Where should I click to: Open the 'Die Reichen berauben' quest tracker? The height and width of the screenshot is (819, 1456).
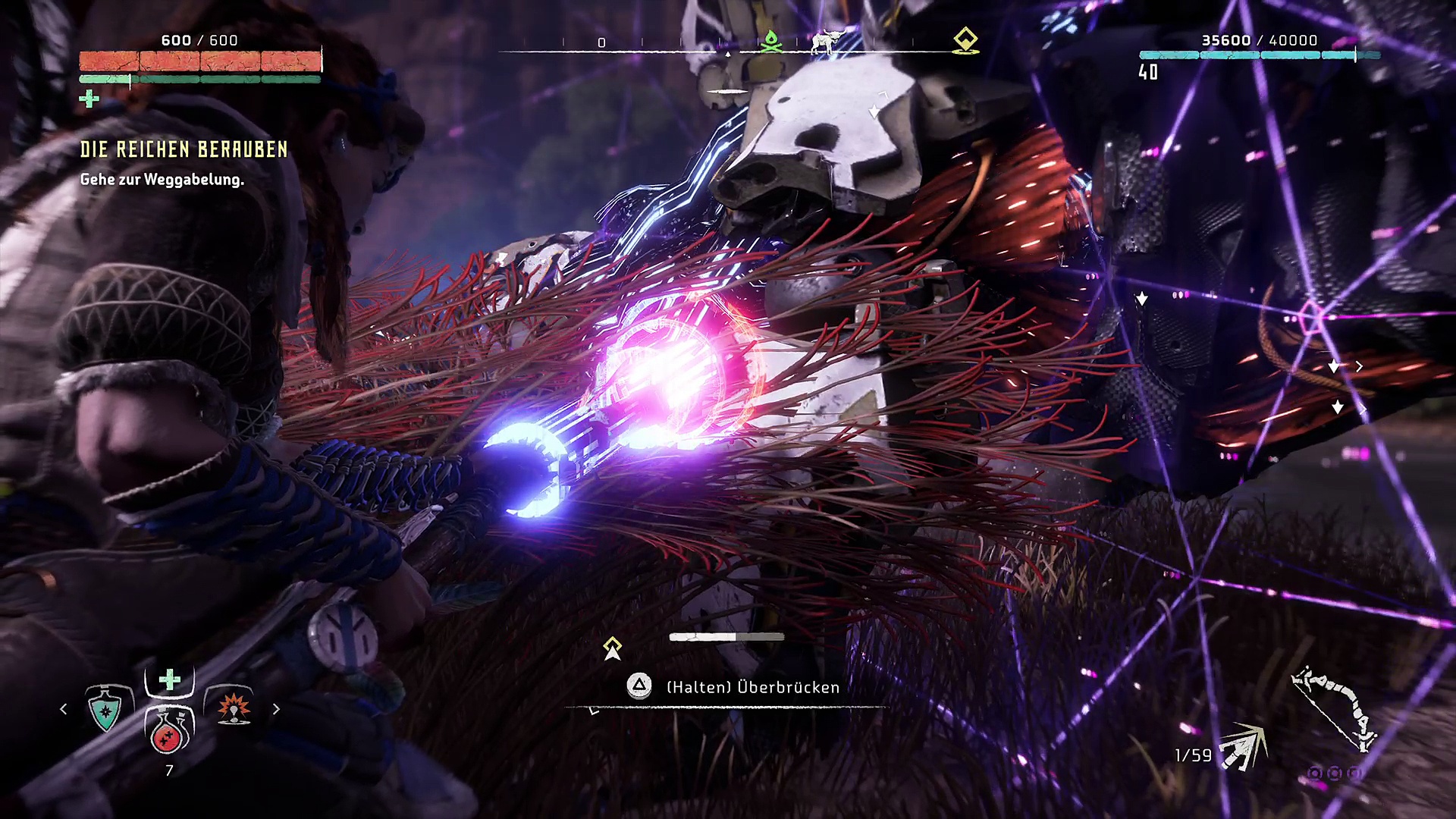tap(184, 149)
